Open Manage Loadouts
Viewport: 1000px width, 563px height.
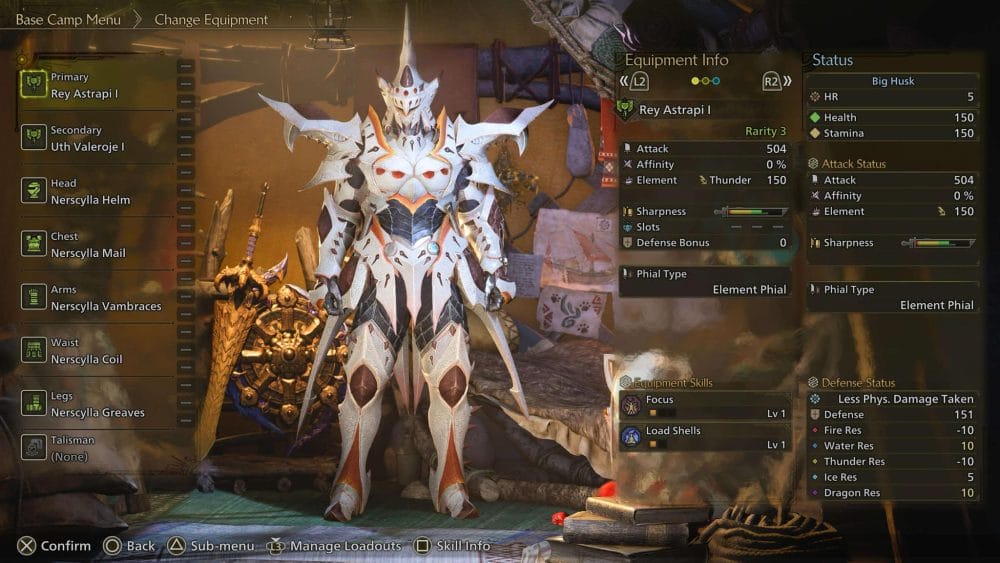334,546
